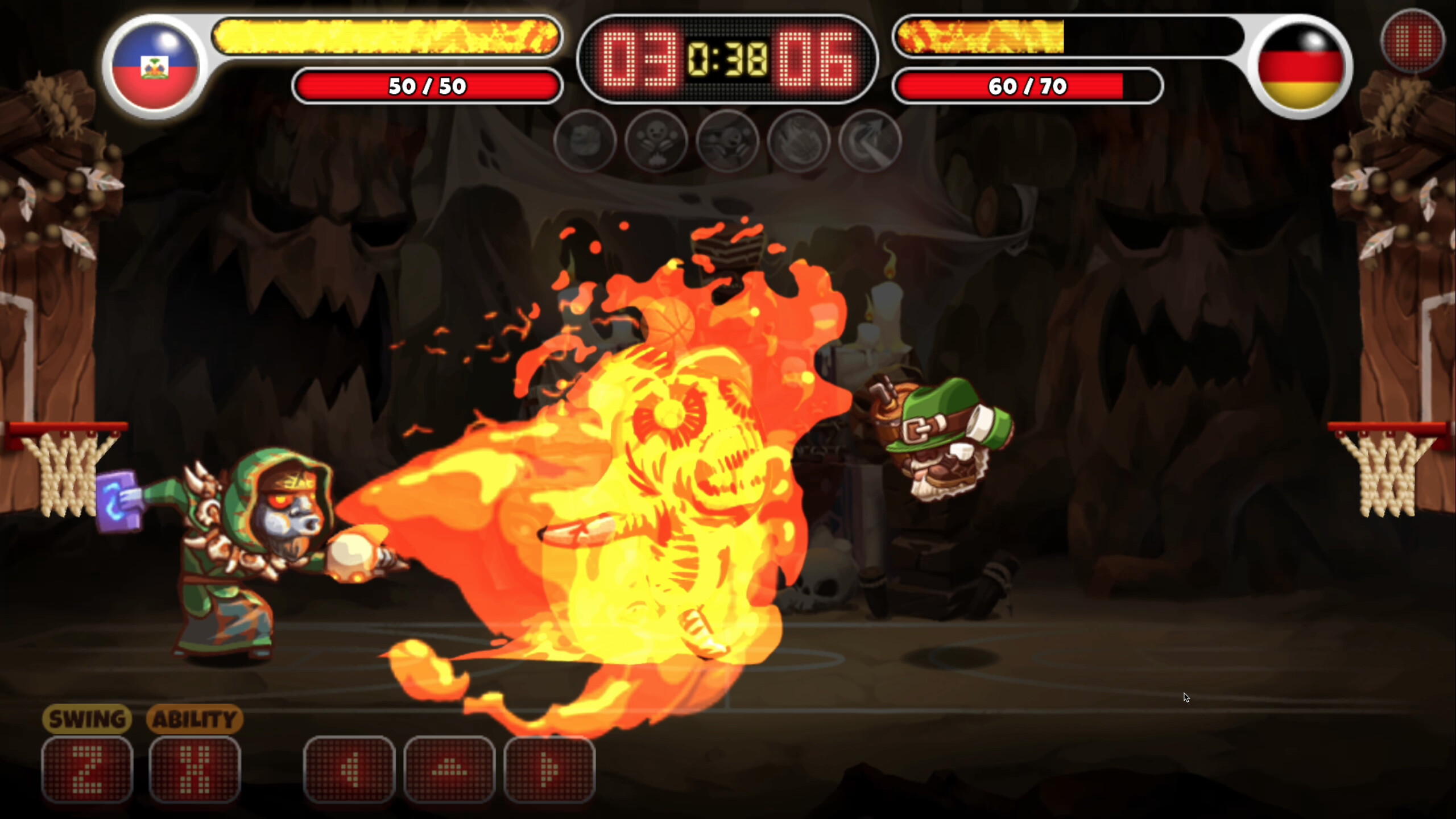Select the SWING label tab

tap(87, 718)
